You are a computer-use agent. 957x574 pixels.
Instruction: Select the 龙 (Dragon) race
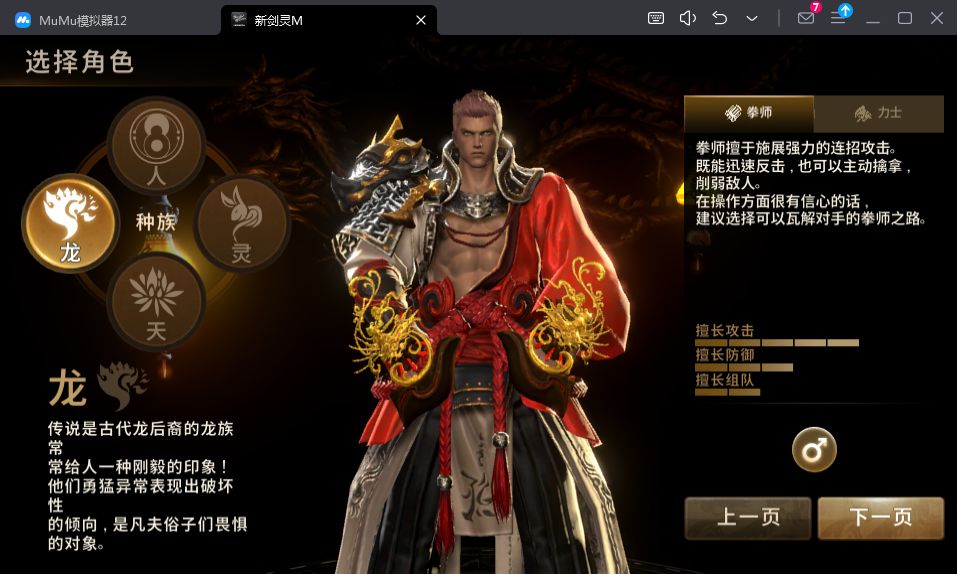(x=70, y=222)
